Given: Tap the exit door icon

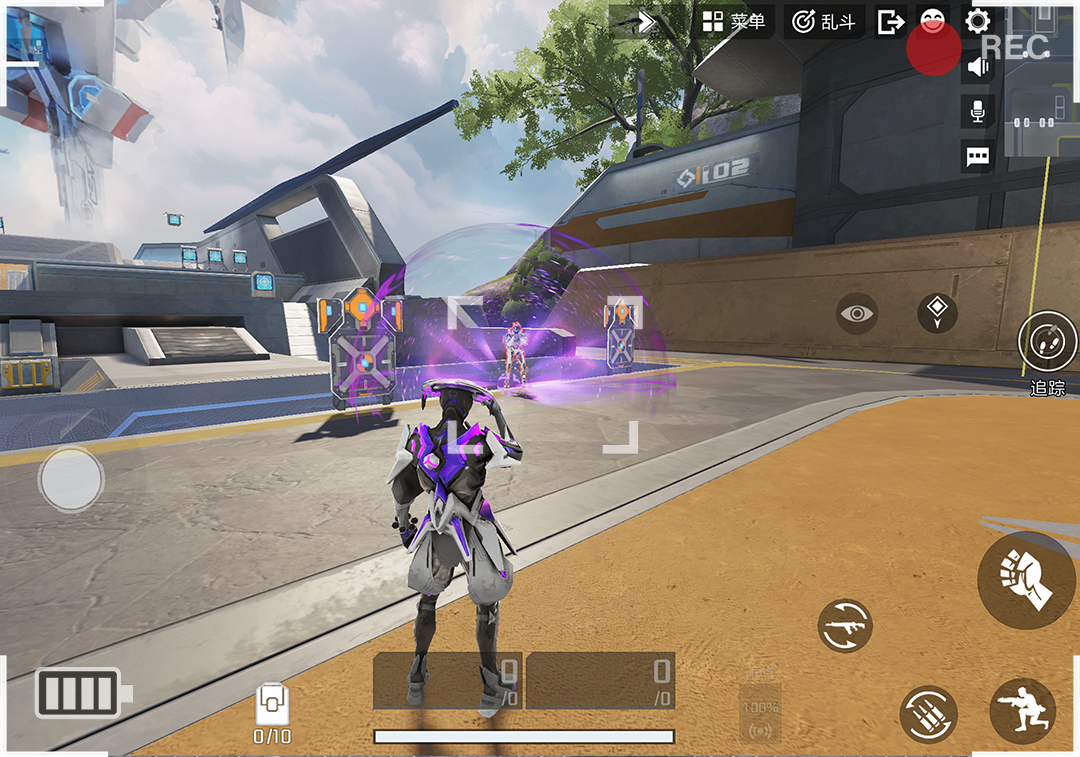Looking at the screenshot, I should pyautogui.click(x=890, y=22).
